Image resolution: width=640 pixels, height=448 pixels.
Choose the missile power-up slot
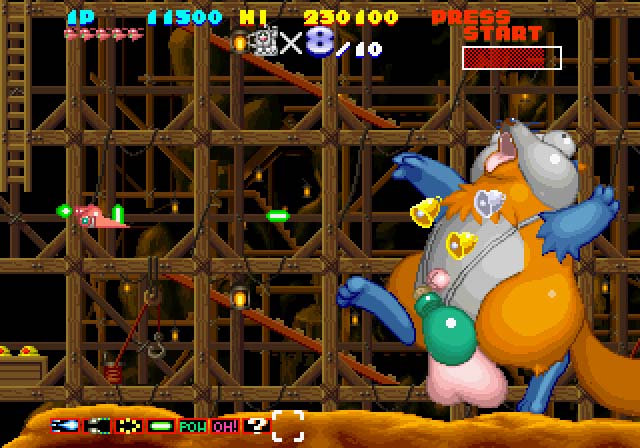pos(97,425)
